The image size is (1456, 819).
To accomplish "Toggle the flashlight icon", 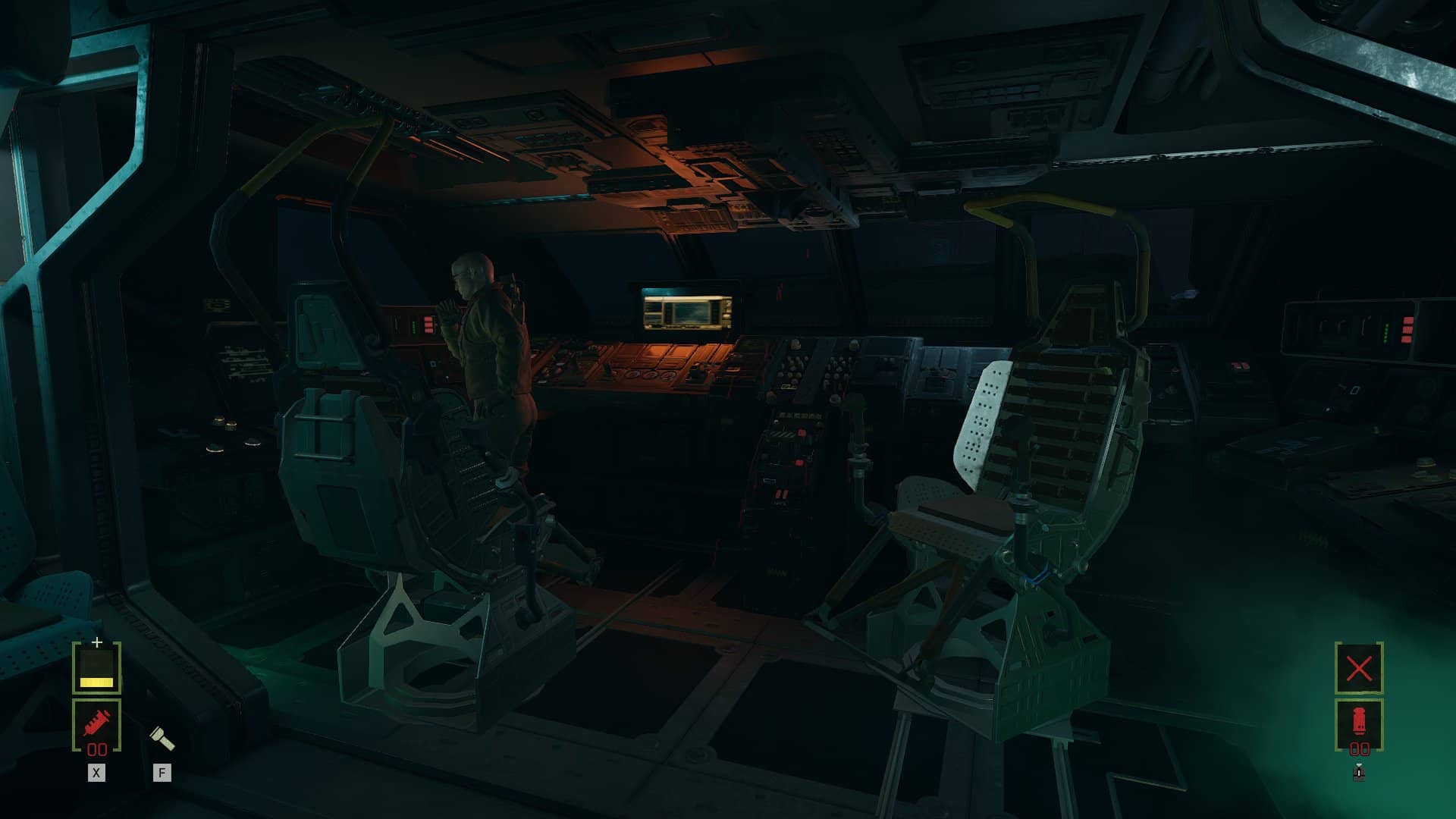I will (162, 736).
